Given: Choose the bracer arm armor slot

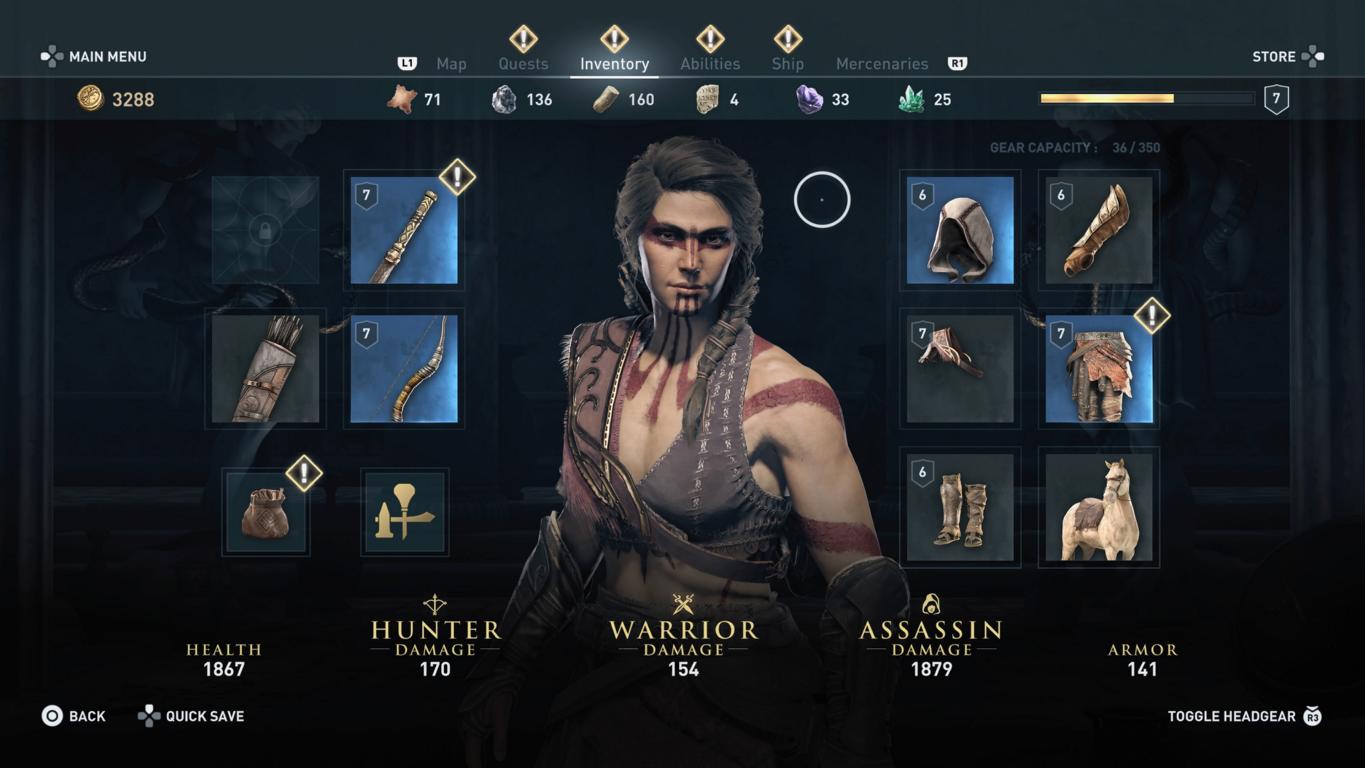Looking at the screenshot, I should (x=1099, y=231).
